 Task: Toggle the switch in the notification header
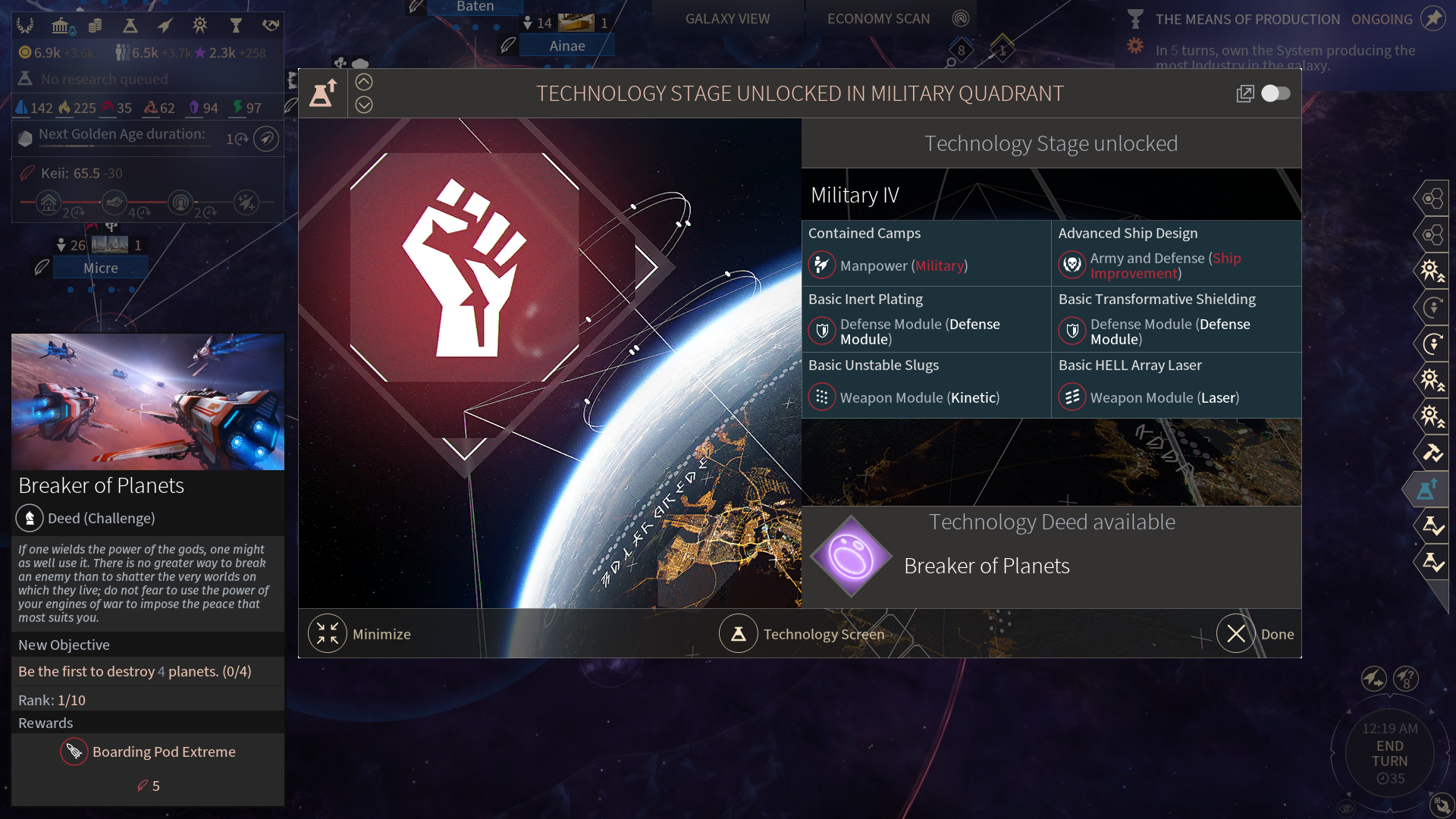[1276, 93]
